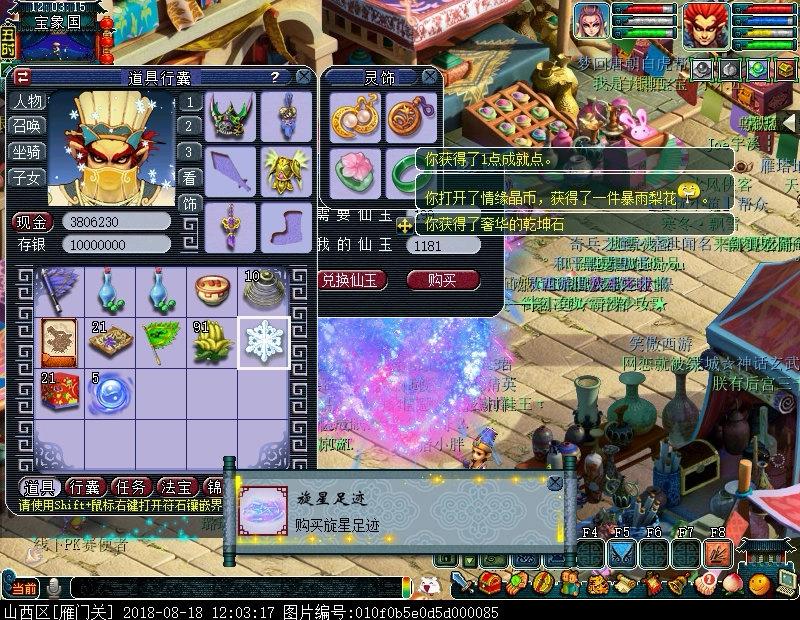Choose the blue swirling orb item
The height and width of the screenshot is (620, 800).
coord(109,393)
